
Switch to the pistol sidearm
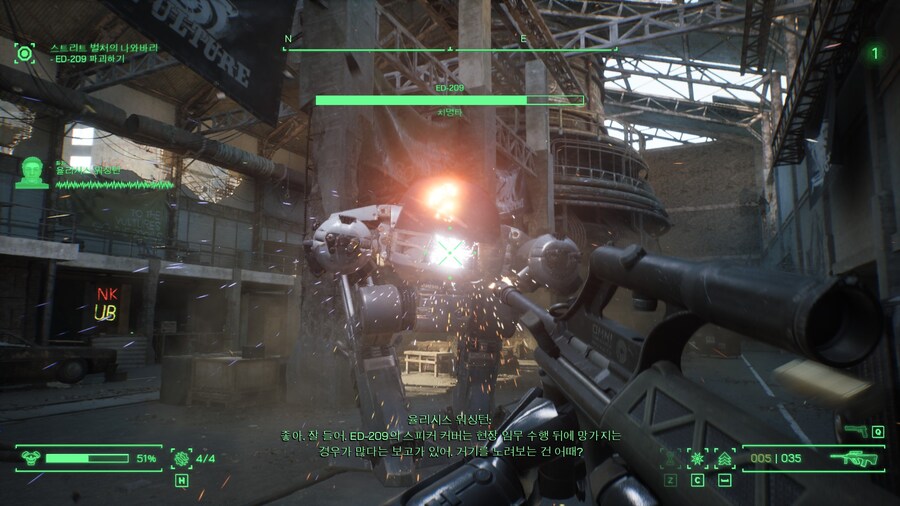pos(855,431)
